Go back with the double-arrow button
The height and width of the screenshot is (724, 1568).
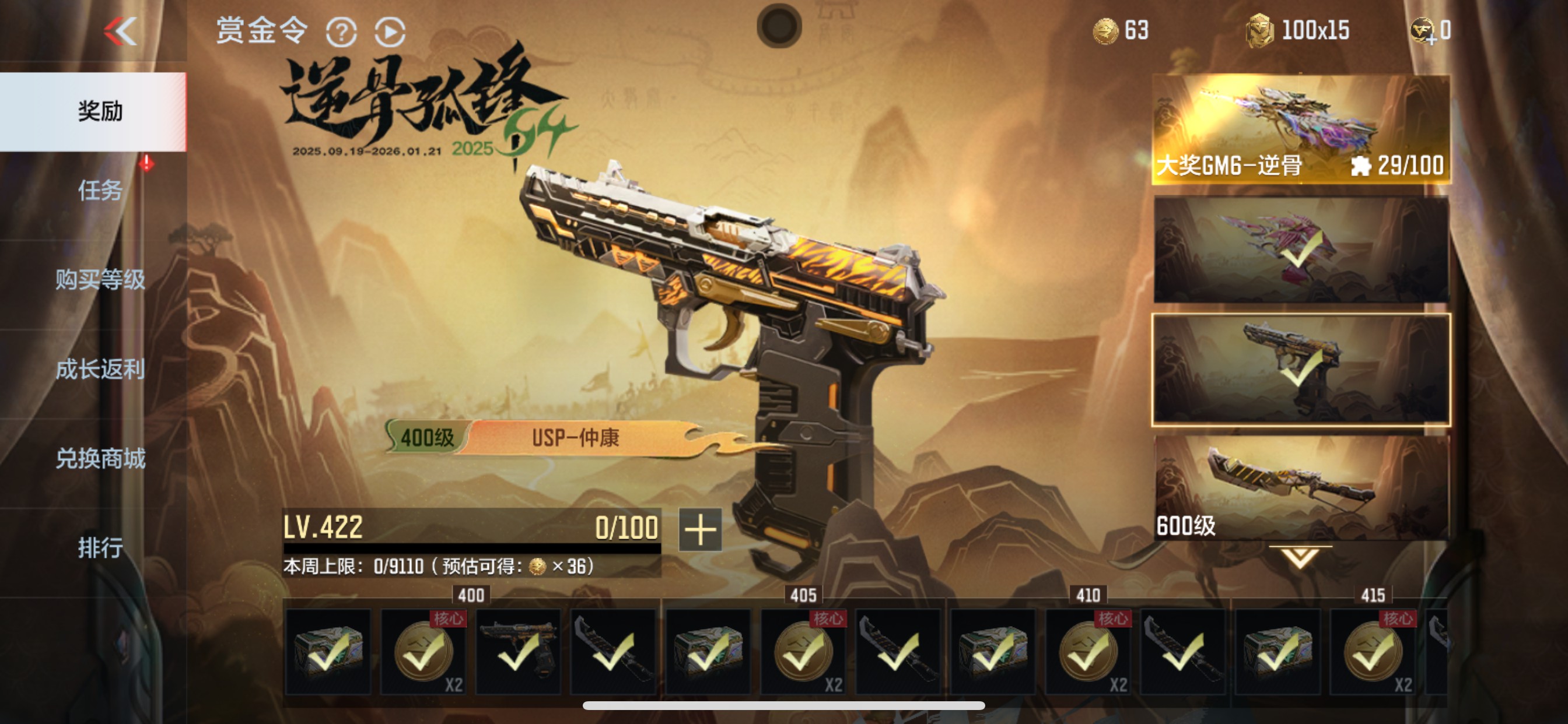coord(121,31)
